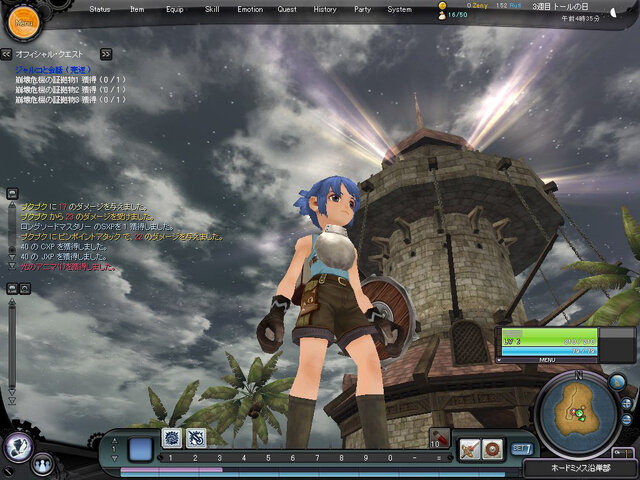
Task: Open the Quest menu
Action: pos(287,9)
